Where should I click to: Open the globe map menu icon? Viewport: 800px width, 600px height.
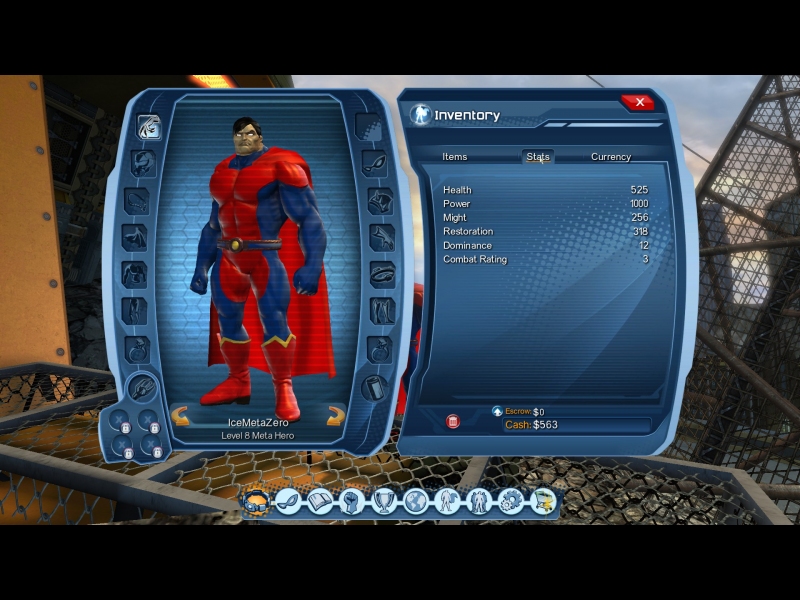tap(416, 501)
